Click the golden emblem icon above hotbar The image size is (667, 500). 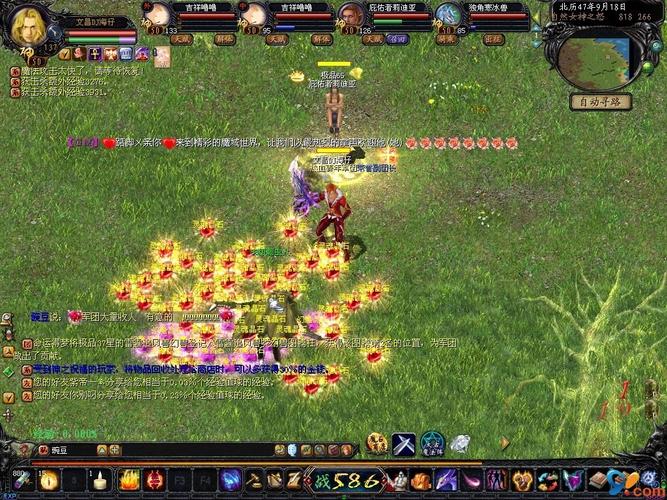pyautogui.click(x=377, y=444)
